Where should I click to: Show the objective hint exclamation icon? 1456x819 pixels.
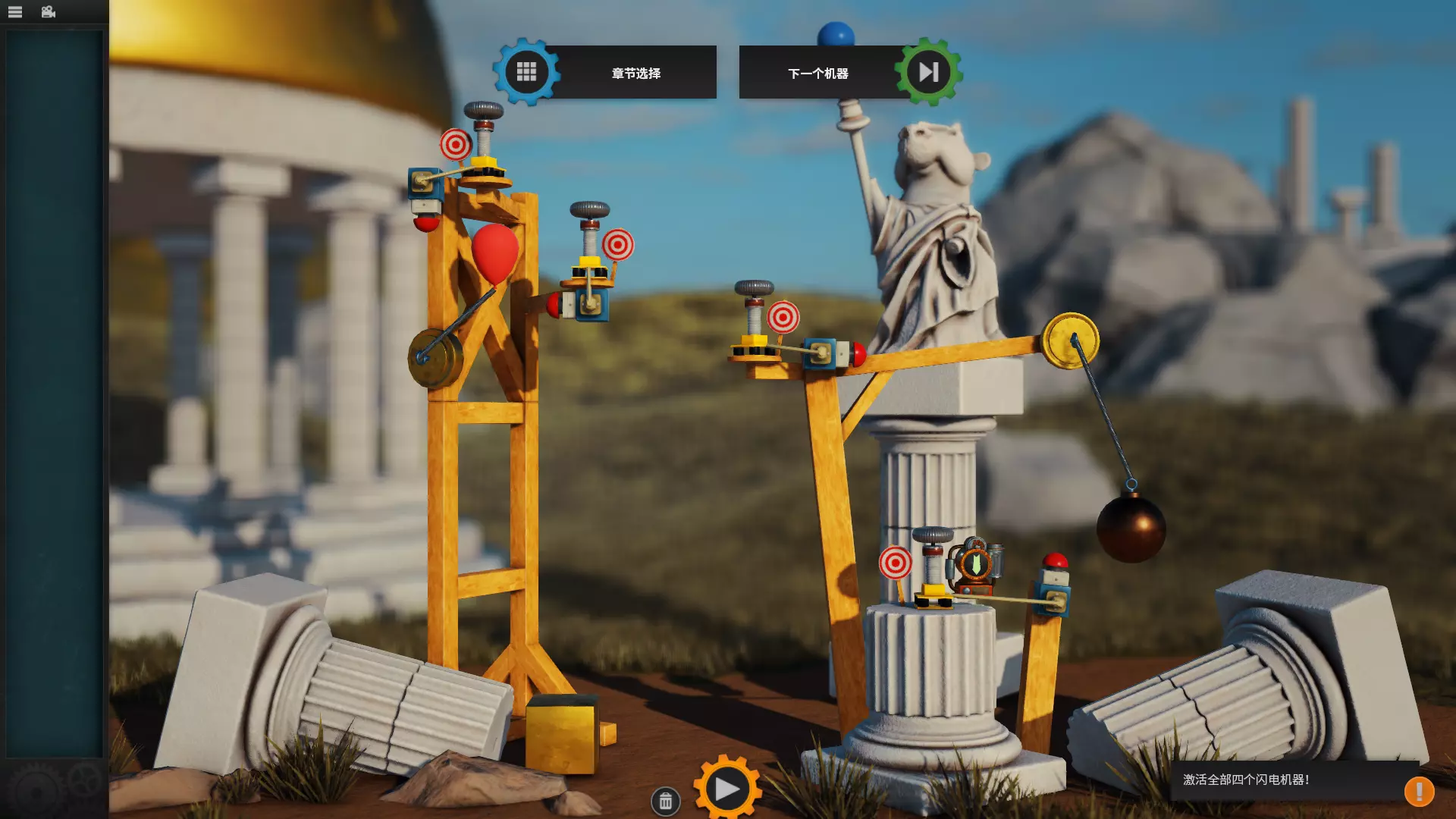(x=1419, y=791)
